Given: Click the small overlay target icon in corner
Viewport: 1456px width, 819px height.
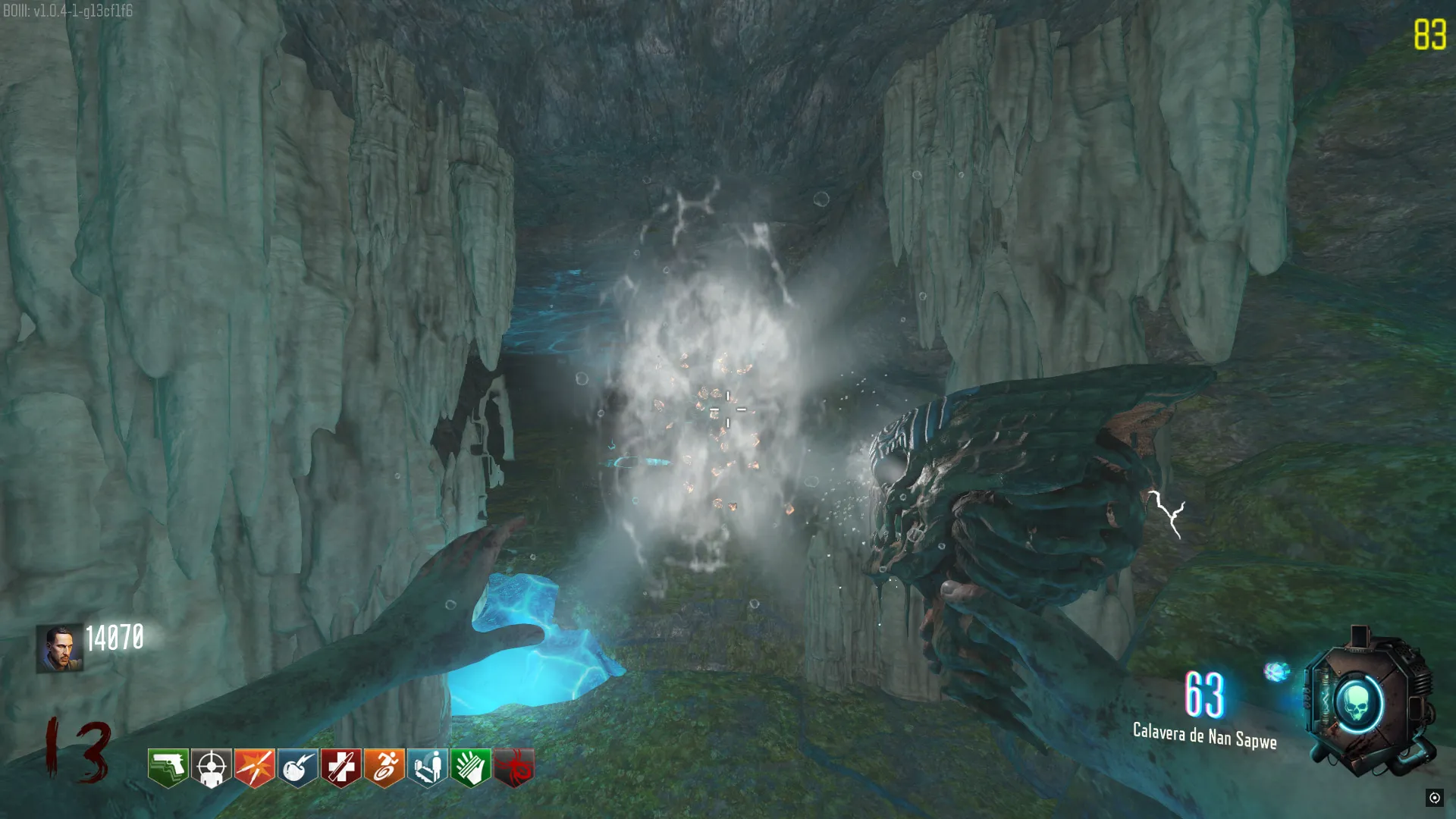Looking at the screenshot, I should 1434,797.
